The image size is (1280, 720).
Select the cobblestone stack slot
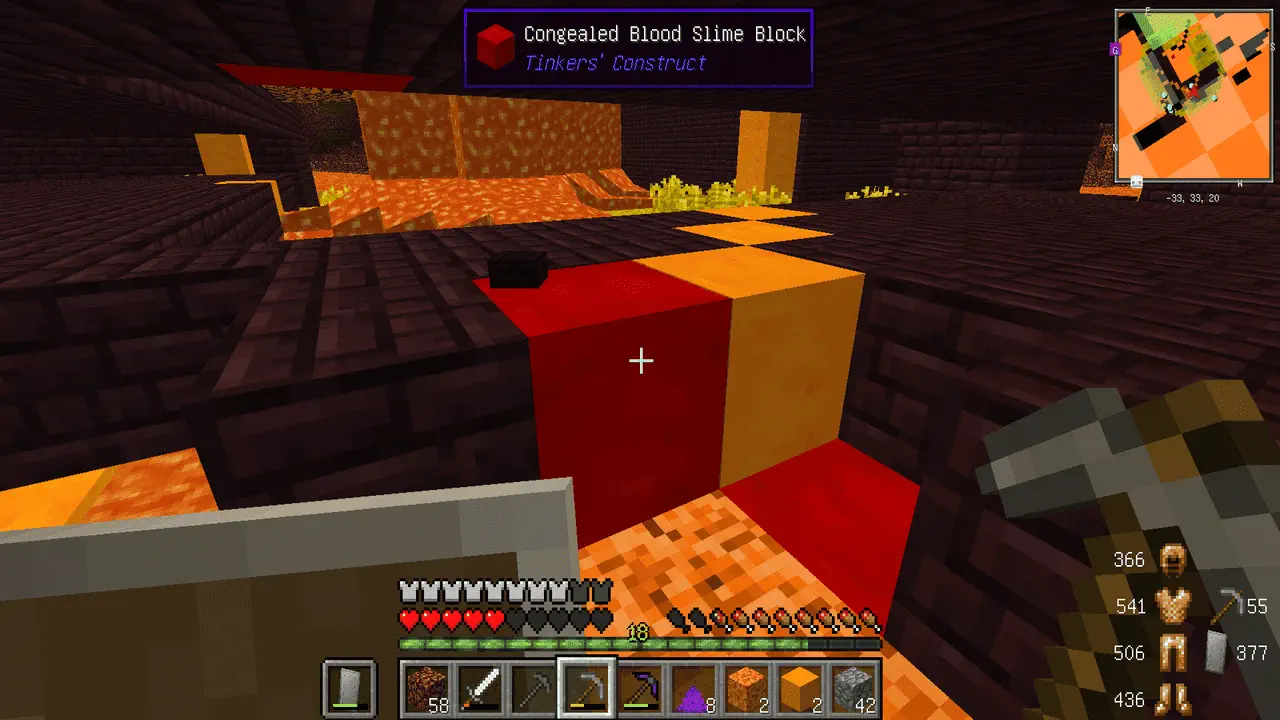click(854, 688)
